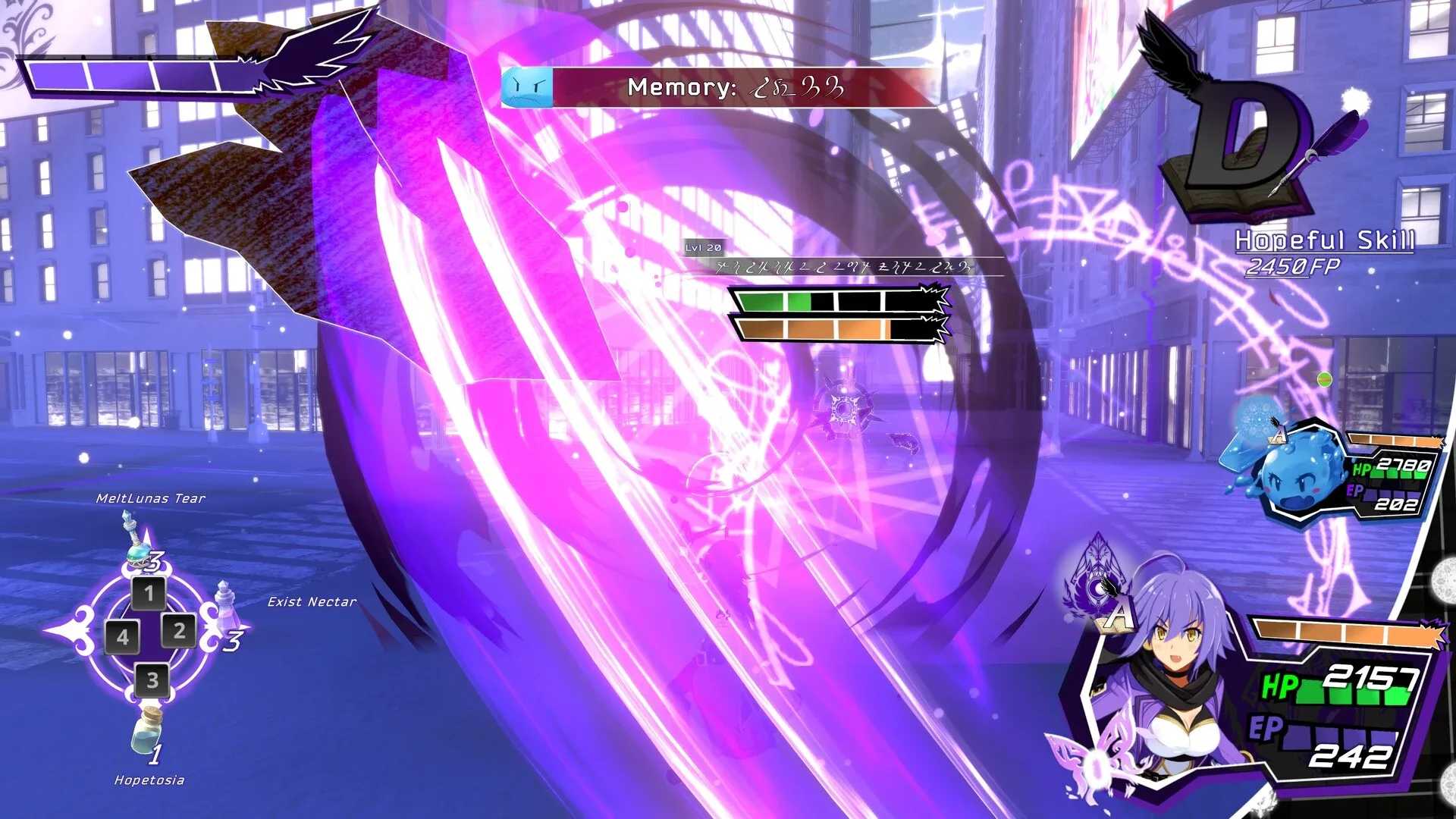Toggle item slot 1 on the wheel
Screen dimensions: 1456x819
(148, 593)
